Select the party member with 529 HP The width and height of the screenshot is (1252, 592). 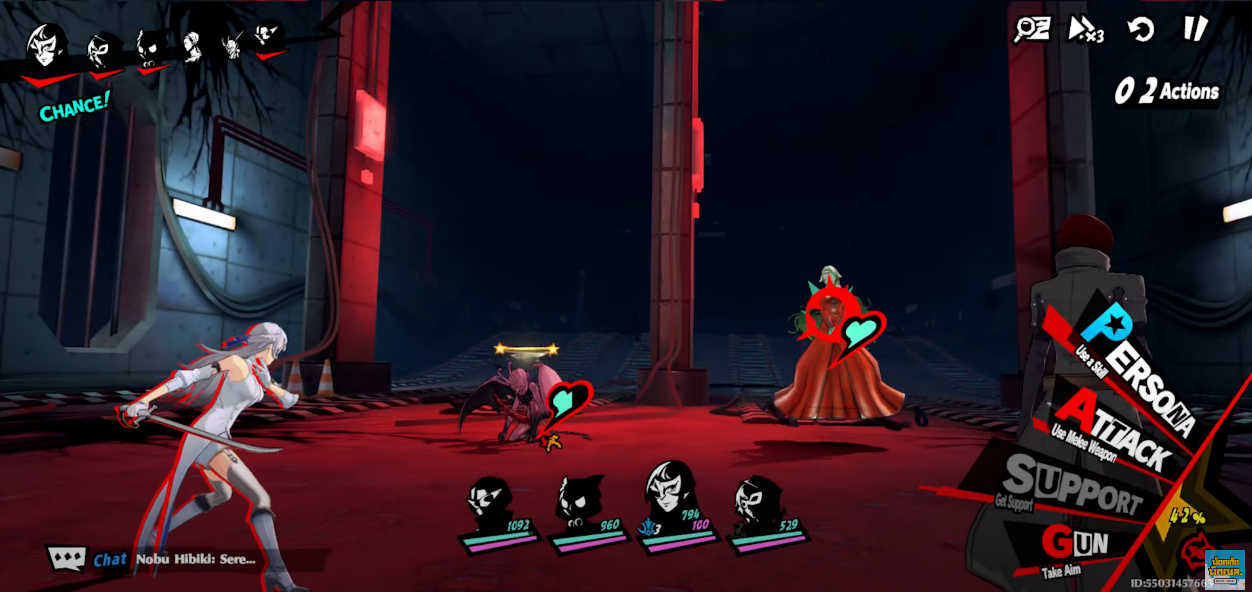pyautogui.click(x=760, y=507)
